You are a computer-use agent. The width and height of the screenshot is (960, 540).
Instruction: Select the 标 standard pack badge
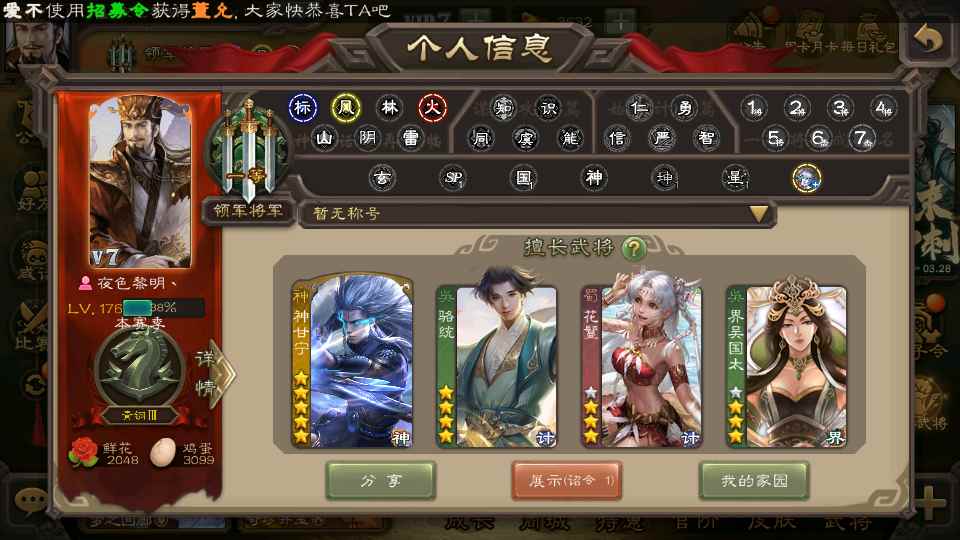303,107
